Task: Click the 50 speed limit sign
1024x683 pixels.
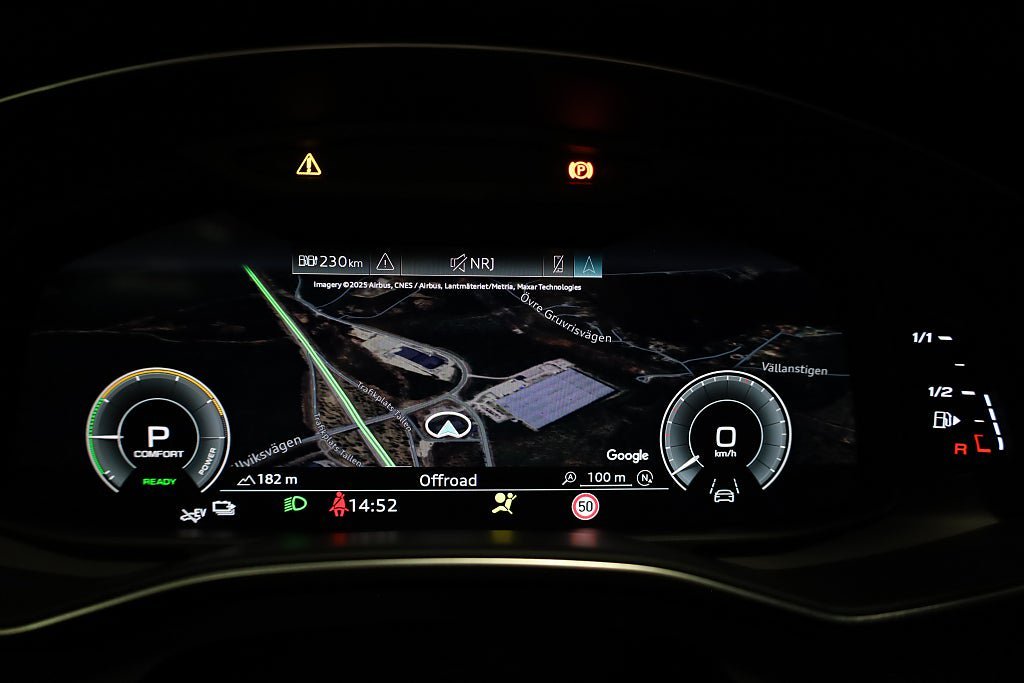Action: point(585,507)
